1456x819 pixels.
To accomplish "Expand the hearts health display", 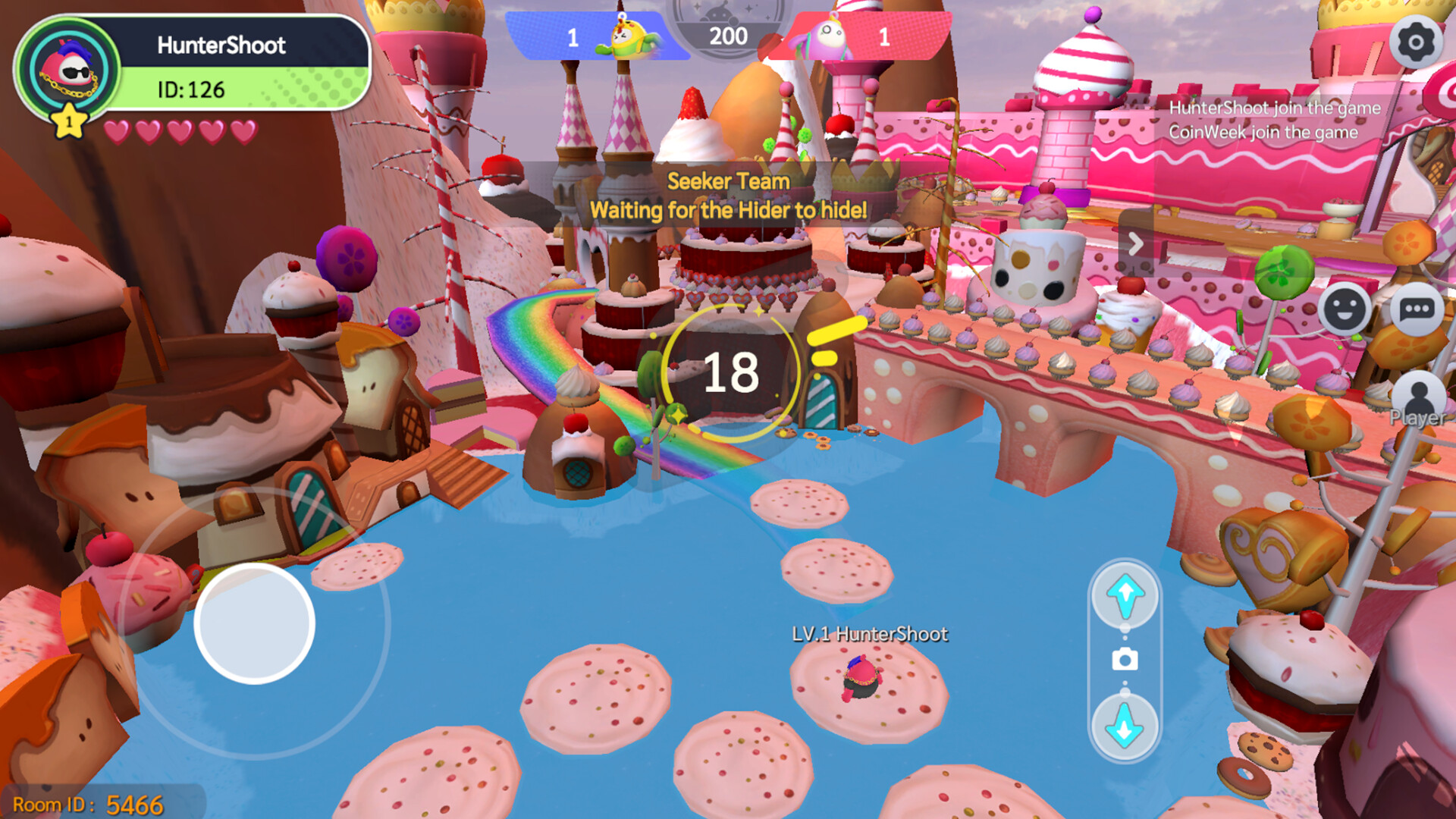I will (180, 131).
